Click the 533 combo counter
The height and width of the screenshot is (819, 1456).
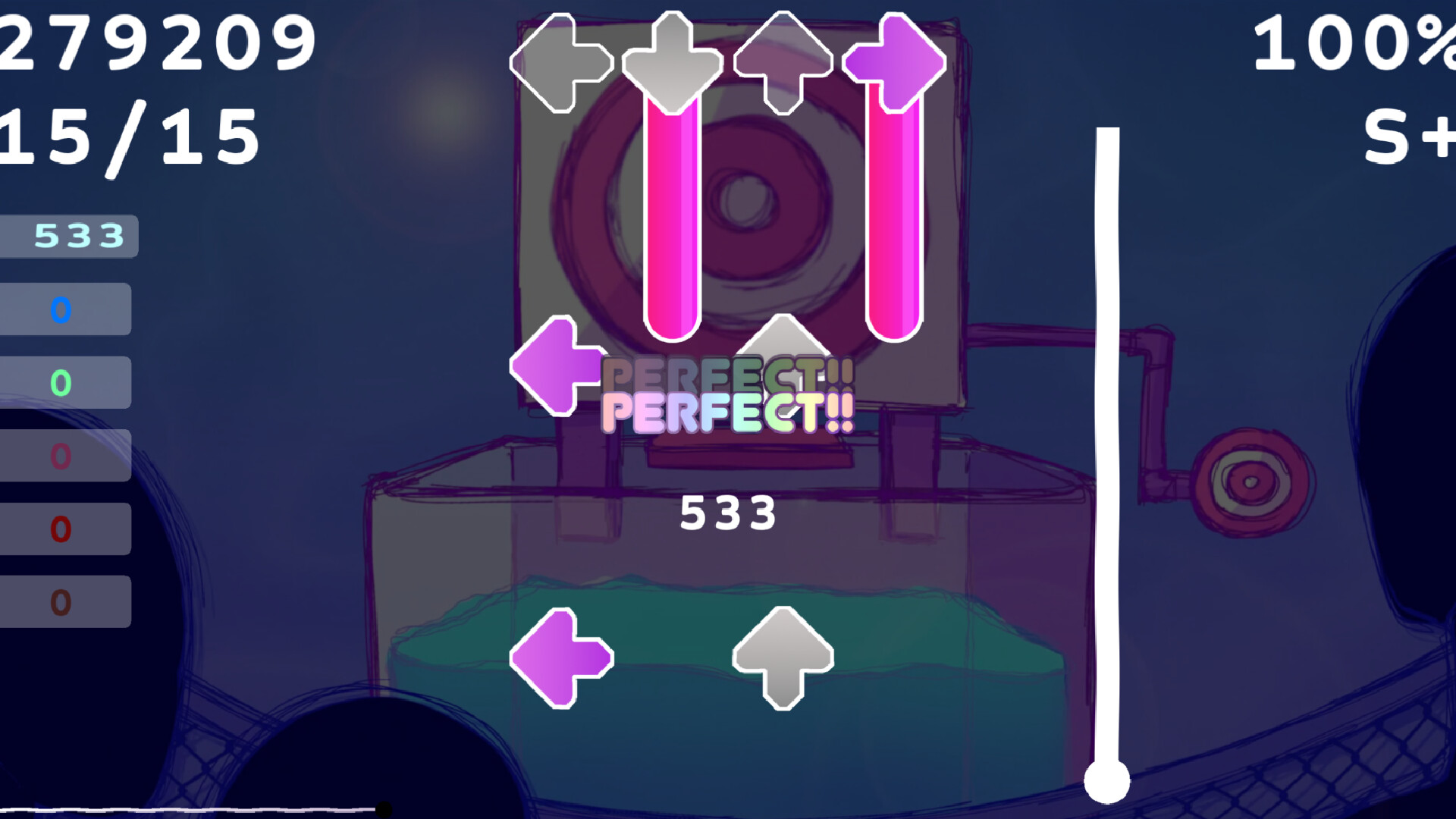point(728,514)
